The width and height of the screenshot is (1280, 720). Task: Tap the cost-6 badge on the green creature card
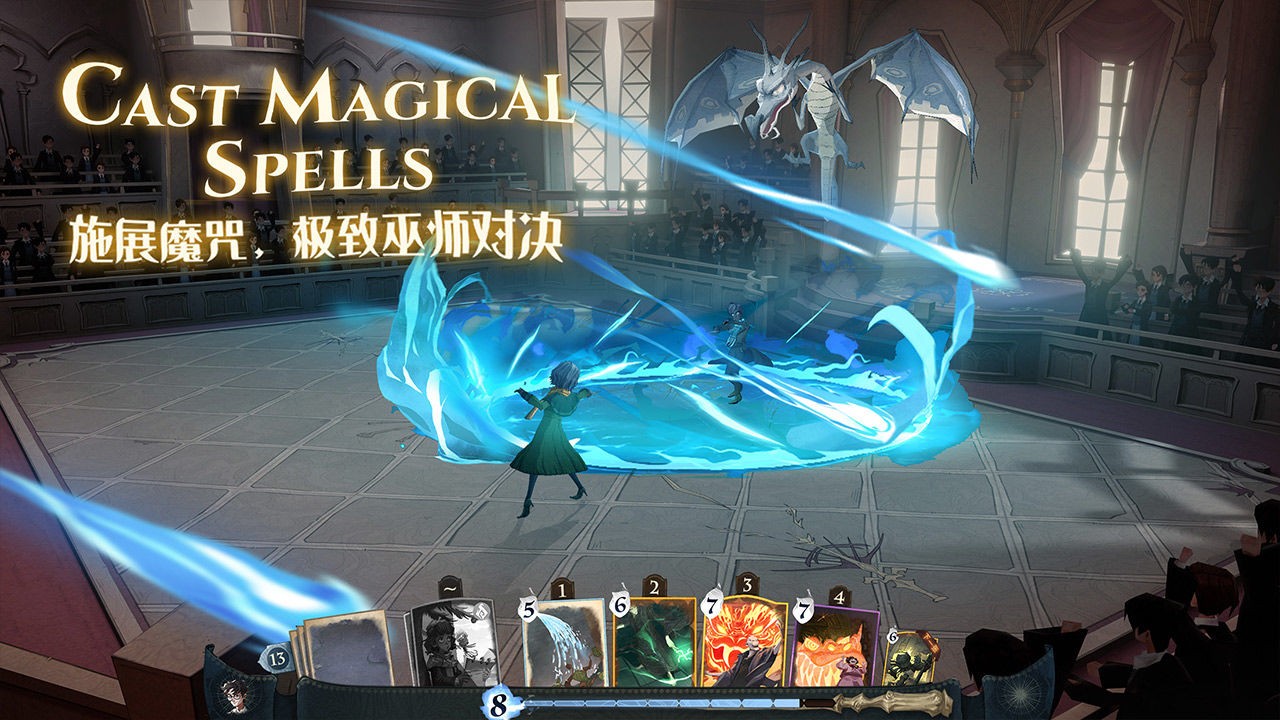620,607
